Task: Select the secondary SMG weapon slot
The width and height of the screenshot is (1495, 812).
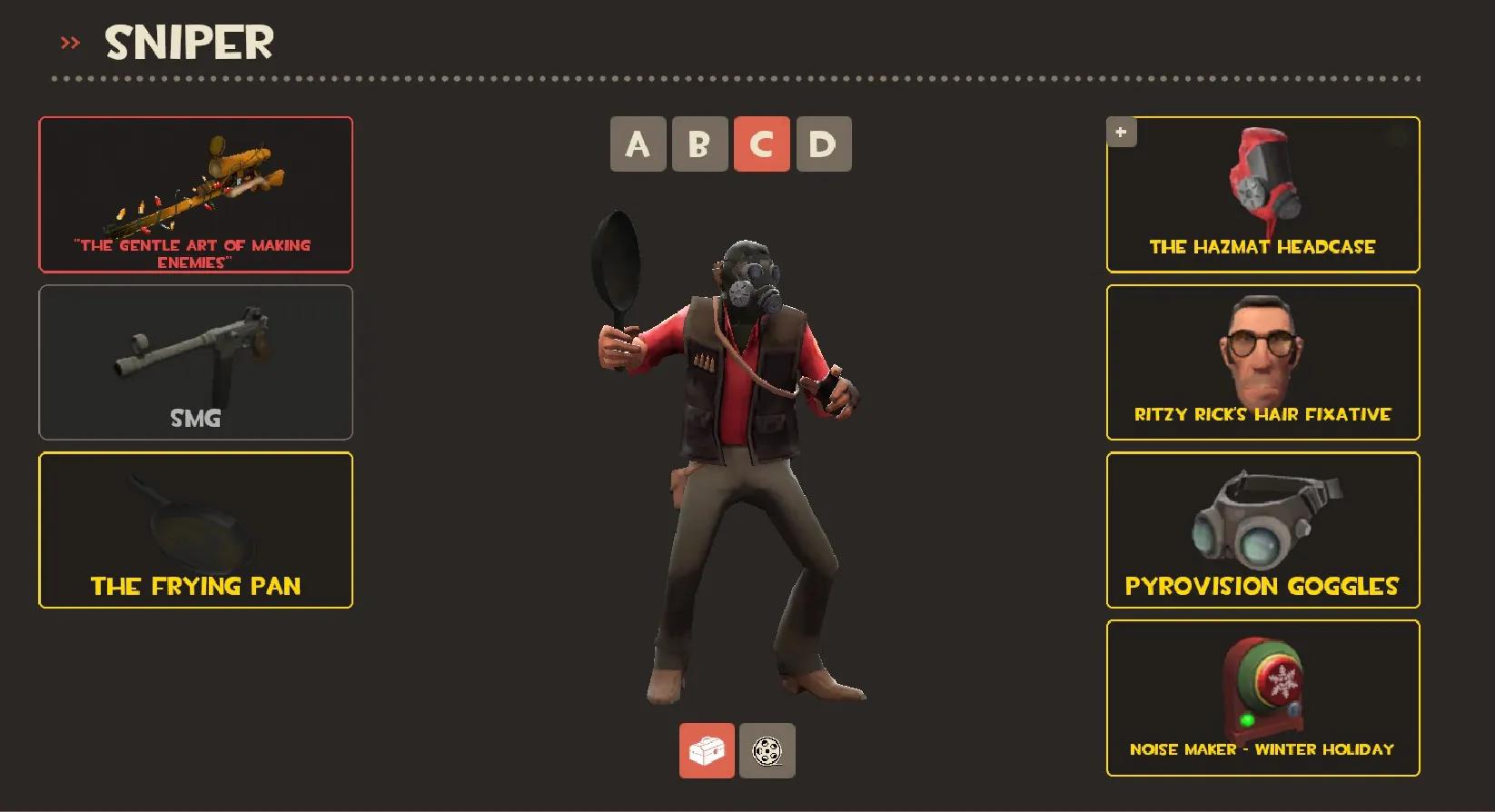Action: click(195, 361)
